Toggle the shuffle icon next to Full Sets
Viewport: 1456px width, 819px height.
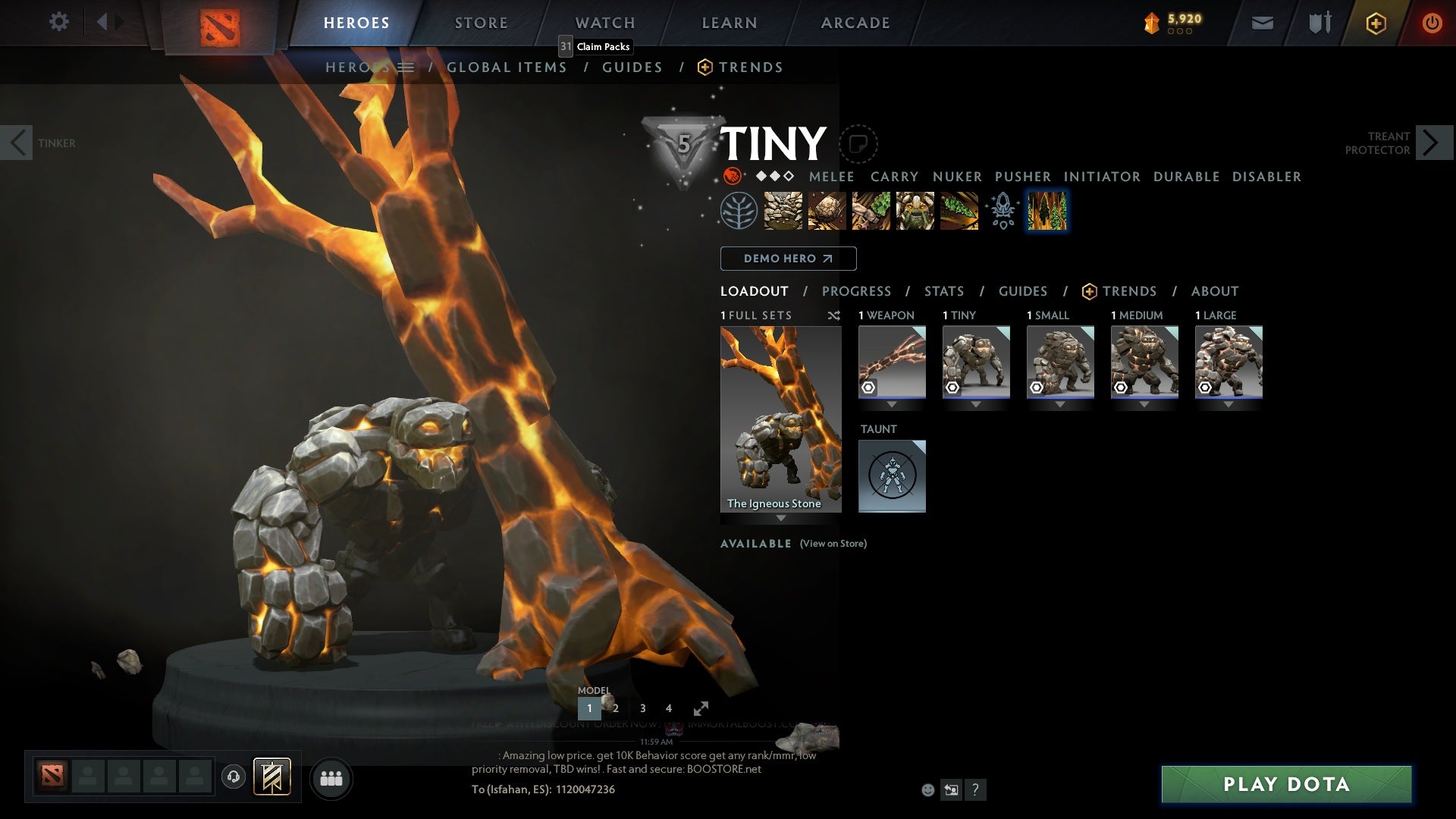(833, 315)
